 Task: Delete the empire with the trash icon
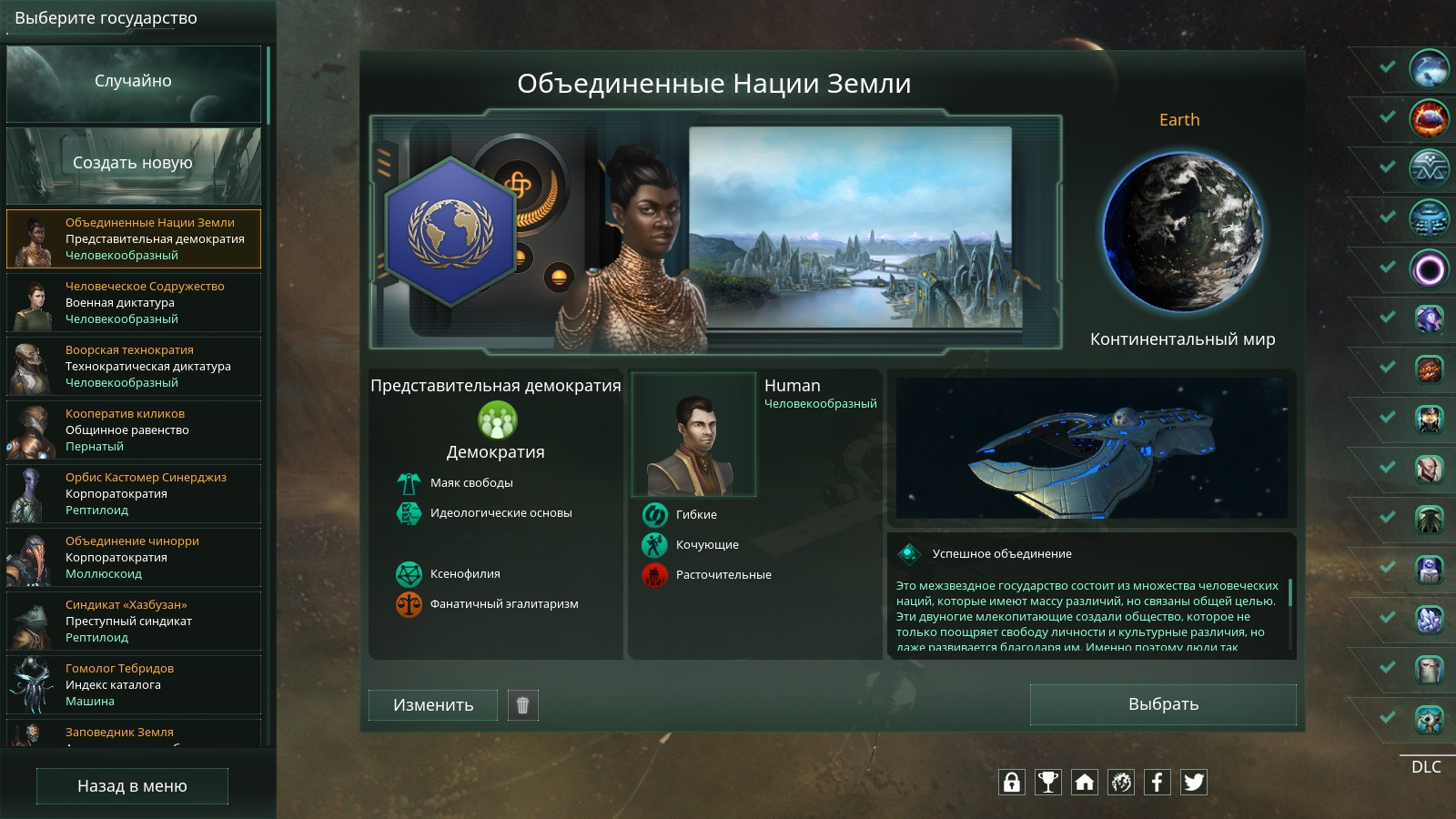(x=522, y=705)
